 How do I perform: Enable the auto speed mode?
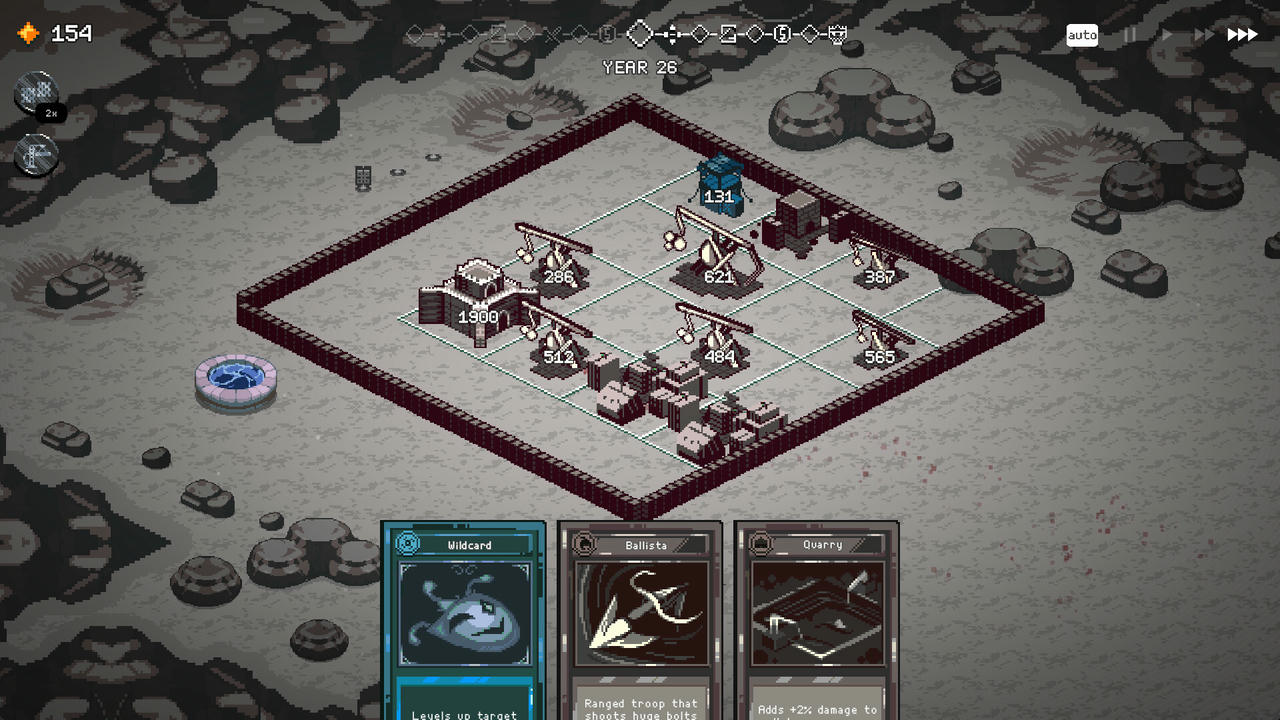(1082, 35)
